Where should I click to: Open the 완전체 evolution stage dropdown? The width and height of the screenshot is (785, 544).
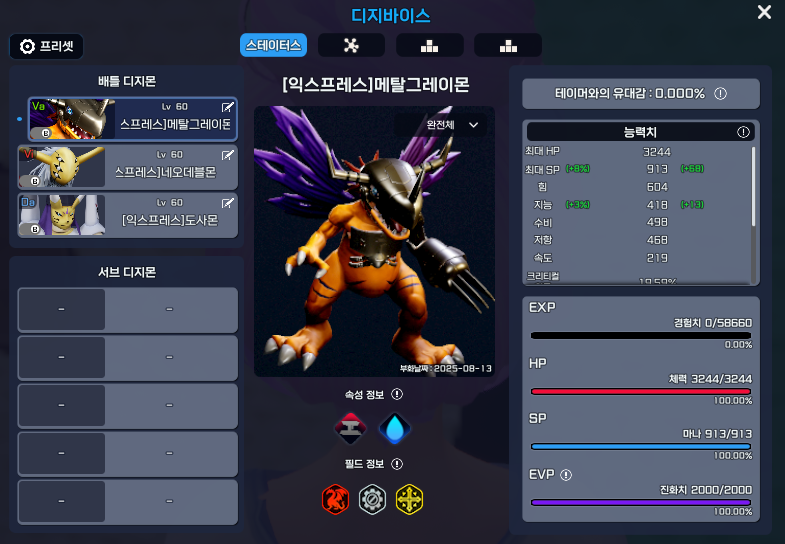454,125
